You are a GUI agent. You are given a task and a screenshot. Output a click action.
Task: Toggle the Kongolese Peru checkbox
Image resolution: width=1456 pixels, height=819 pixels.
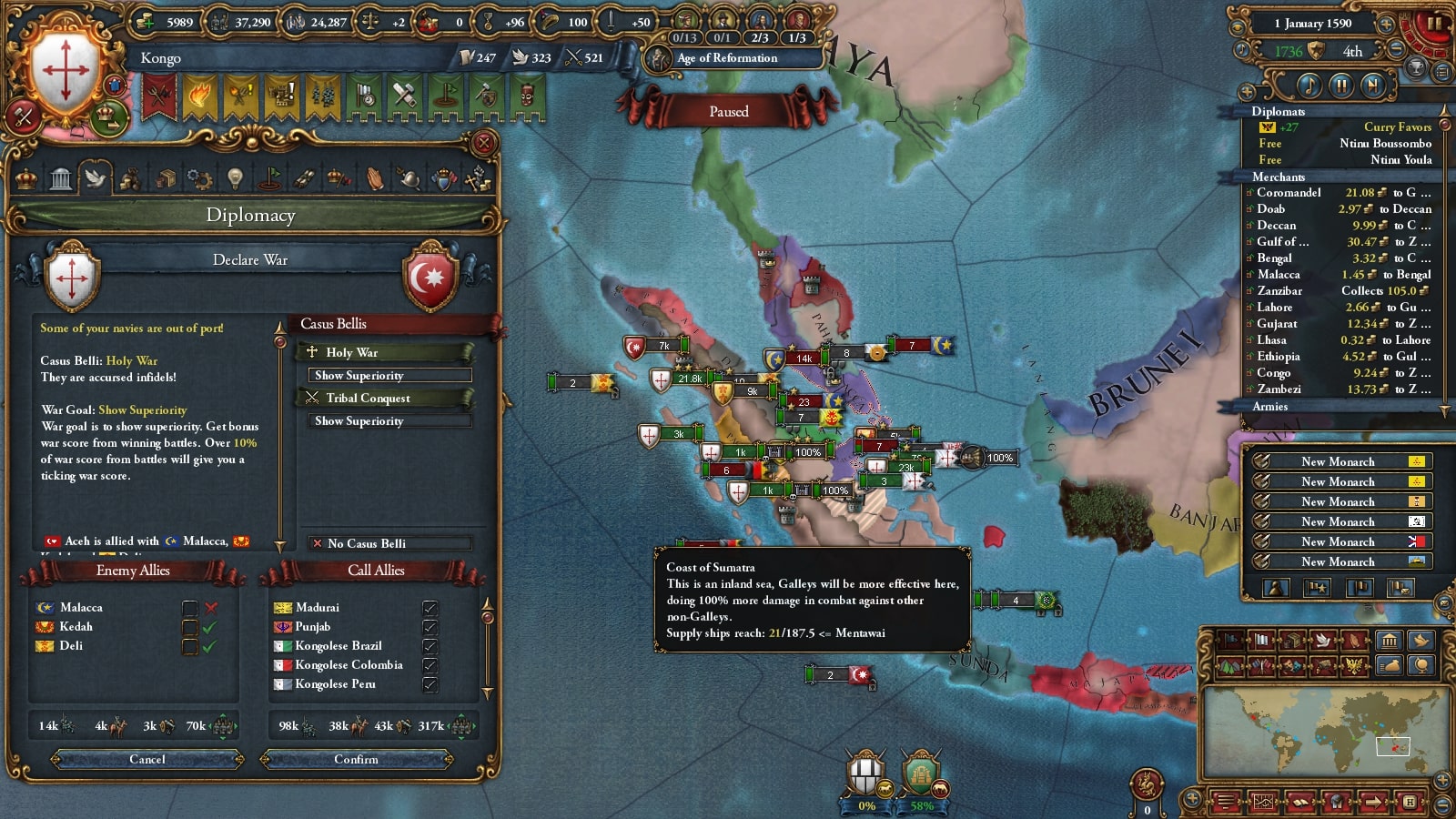(430, 684)
